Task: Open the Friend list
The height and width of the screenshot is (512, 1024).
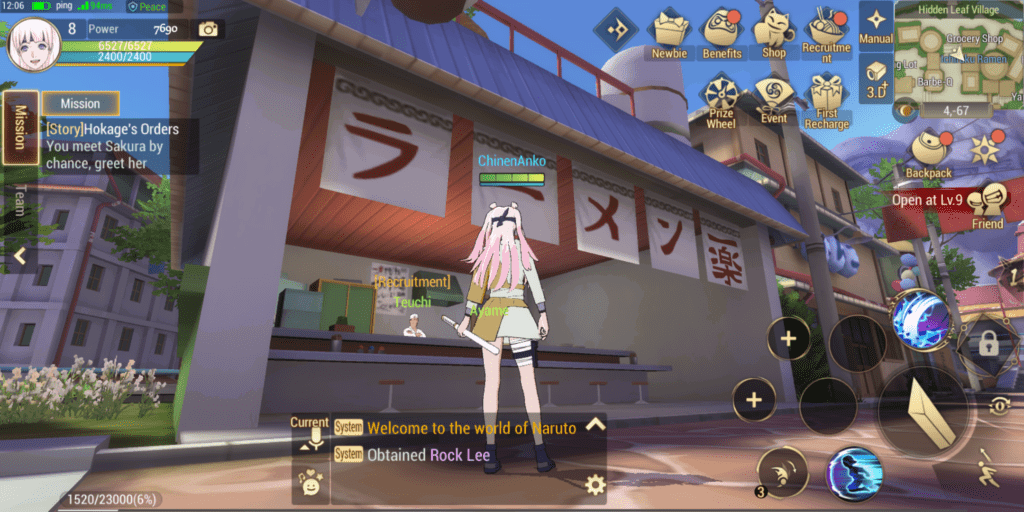Action: tap(988, 205)
